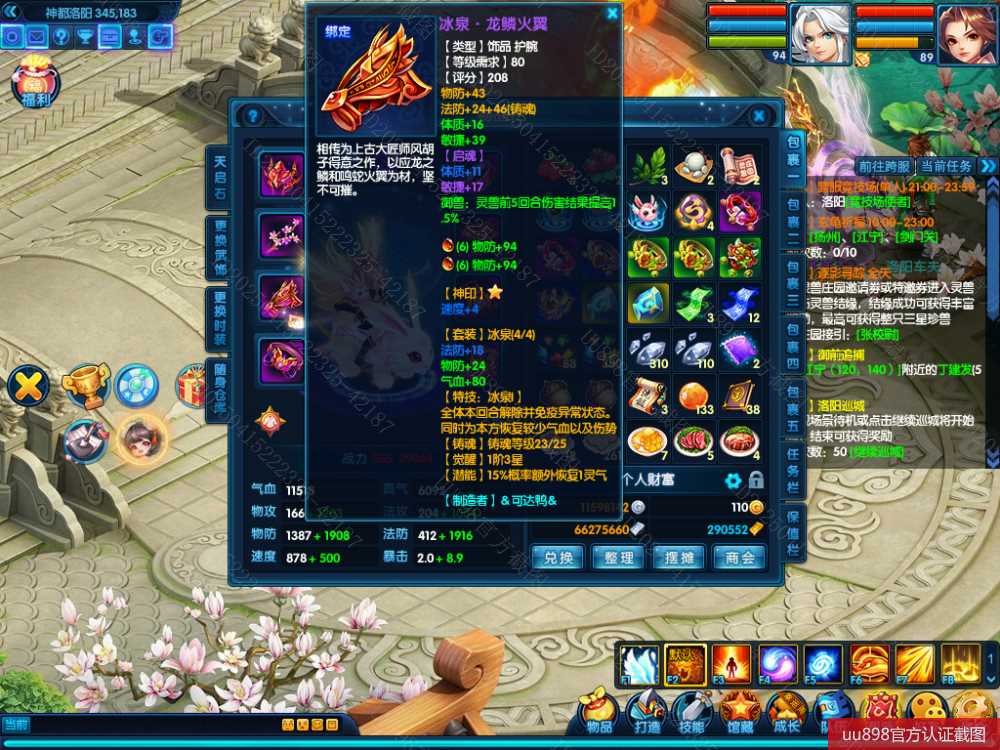This screenshot has width=1000, height=750.
Task: Switch to the 当前任务 quest tab
Action: pos(945,166)
